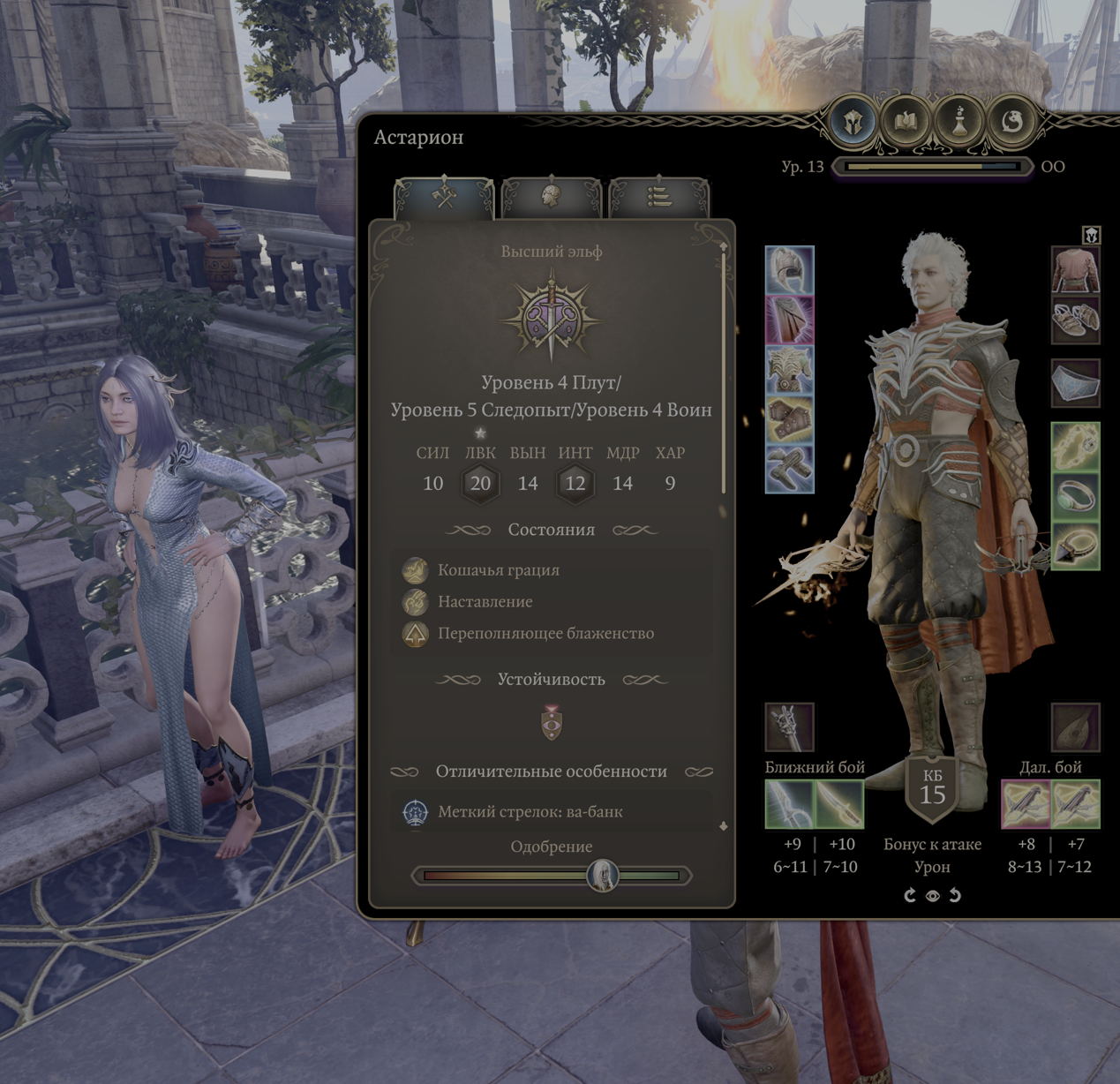Switch to the list details tab
The image size is (1120, 1084).
pyautogui.click(x=659, y=196)
